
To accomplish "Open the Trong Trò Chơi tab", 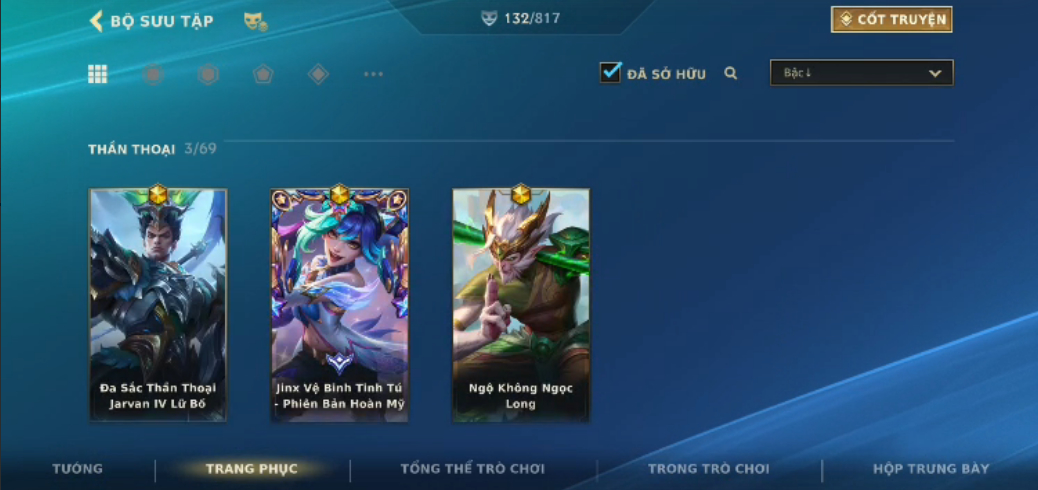I will (709, 469).
